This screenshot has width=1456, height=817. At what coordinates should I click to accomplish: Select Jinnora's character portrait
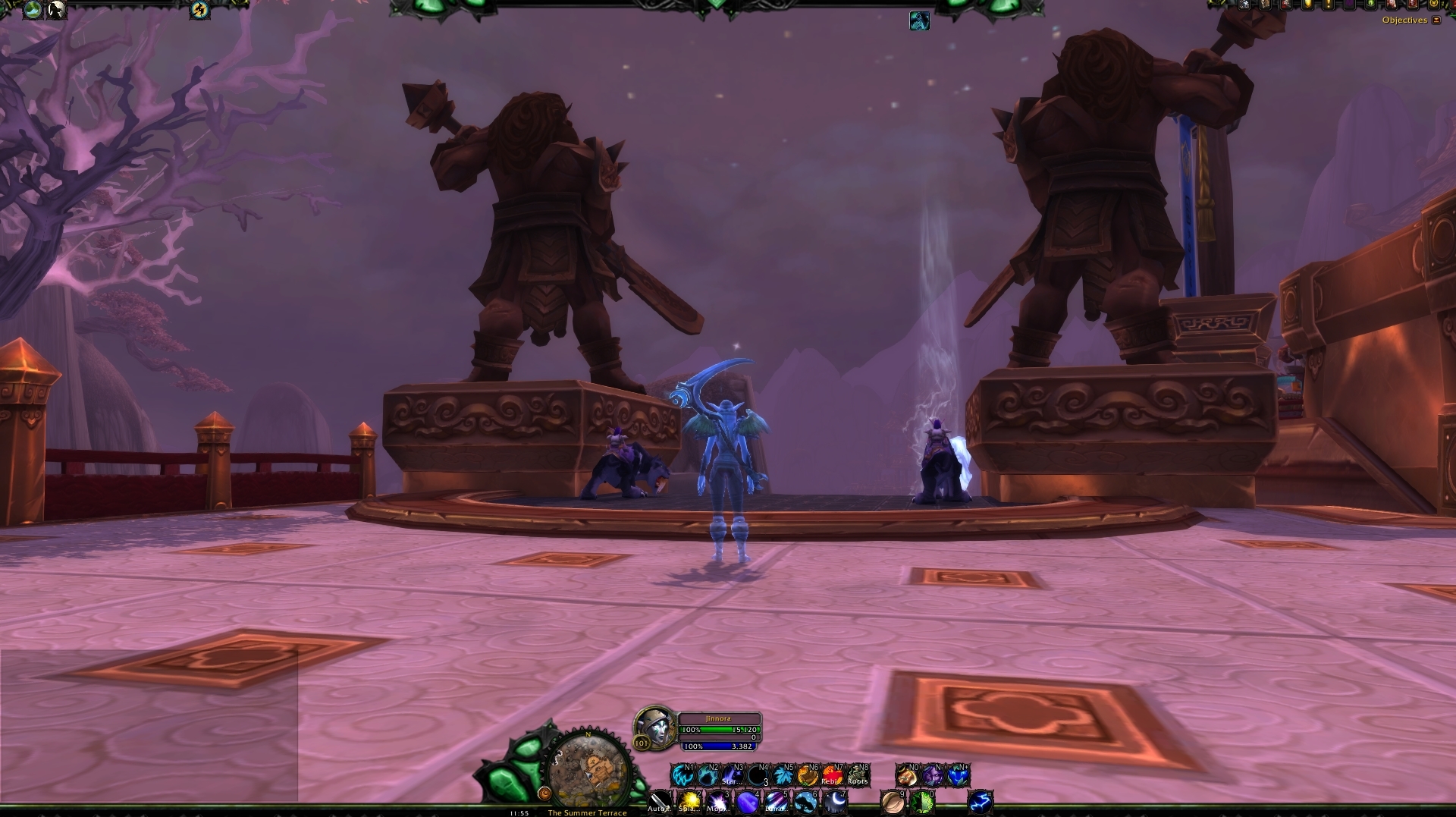(x=654, y=727)
